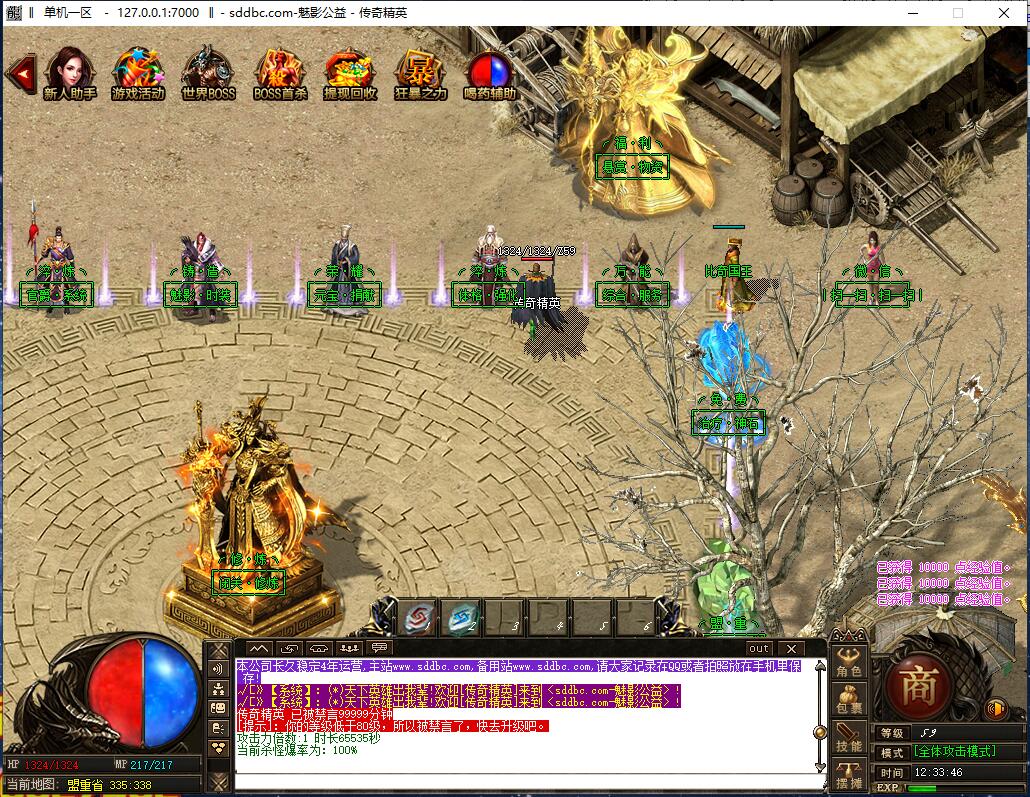Image resolution: width=1030 pixels, height=797 pixels.
Task: Open the 角色 character panel
Action: (x=849, y=663)
